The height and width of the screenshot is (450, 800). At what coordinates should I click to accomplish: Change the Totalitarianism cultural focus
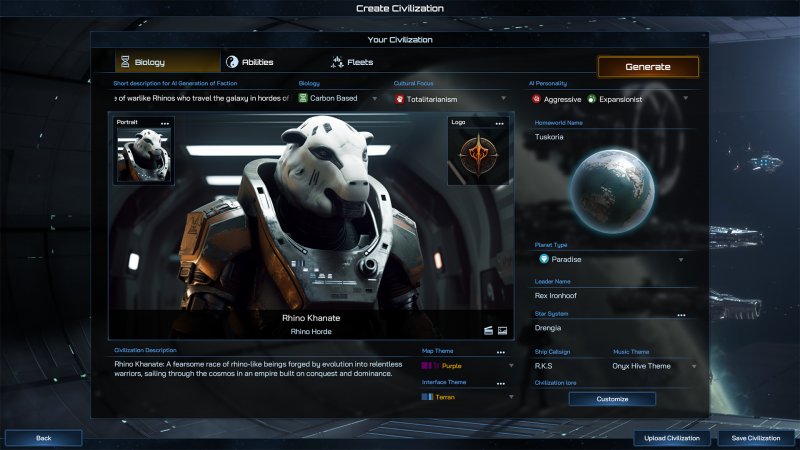(x=451, y=99)
